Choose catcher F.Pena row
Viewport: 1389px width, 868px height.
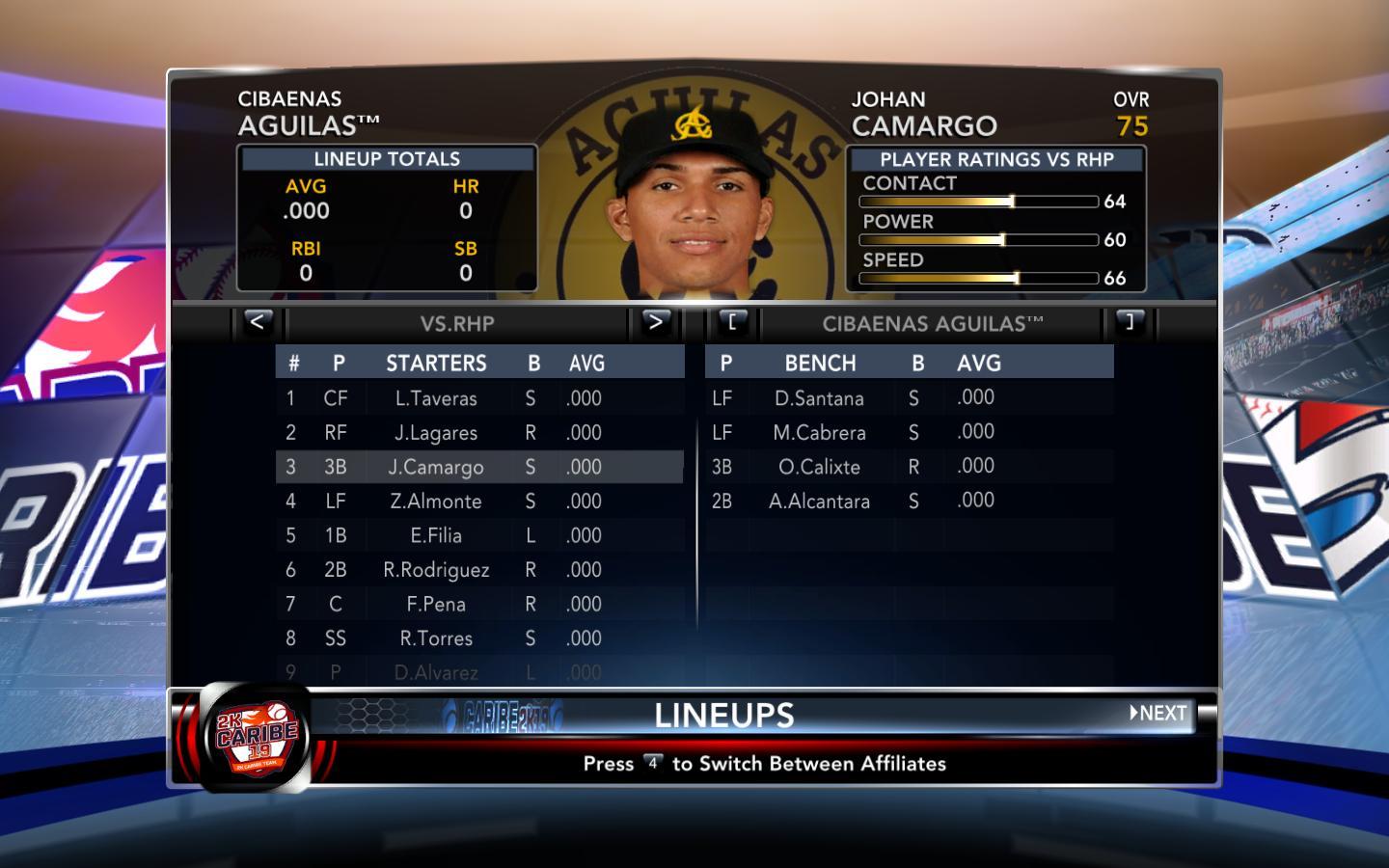[436, 605]
